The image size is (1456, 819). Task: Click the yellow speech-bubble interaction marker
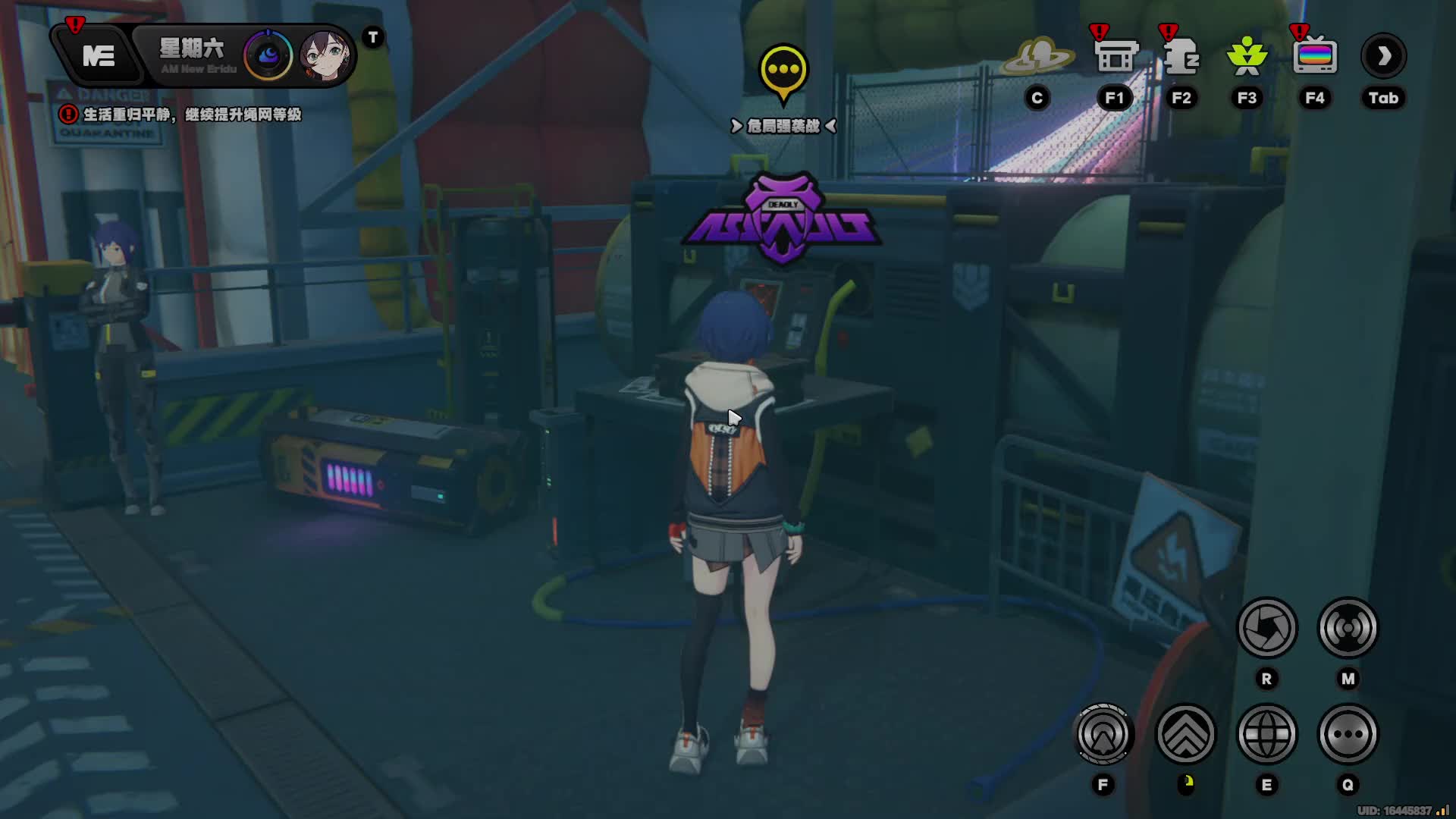[x=783, y=71]
